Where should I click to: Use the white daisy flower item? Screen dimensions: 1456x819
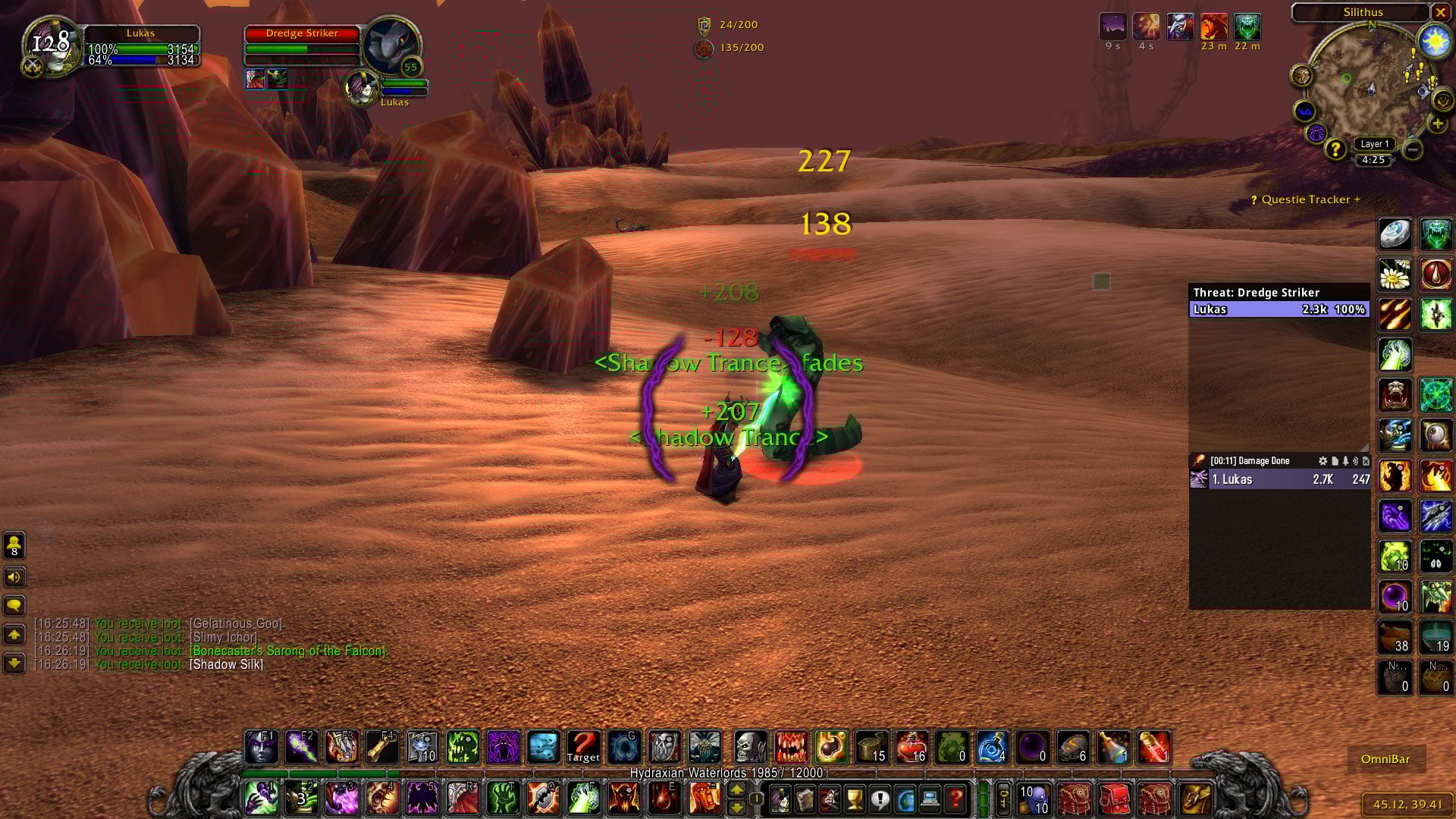click(1395, 275)
